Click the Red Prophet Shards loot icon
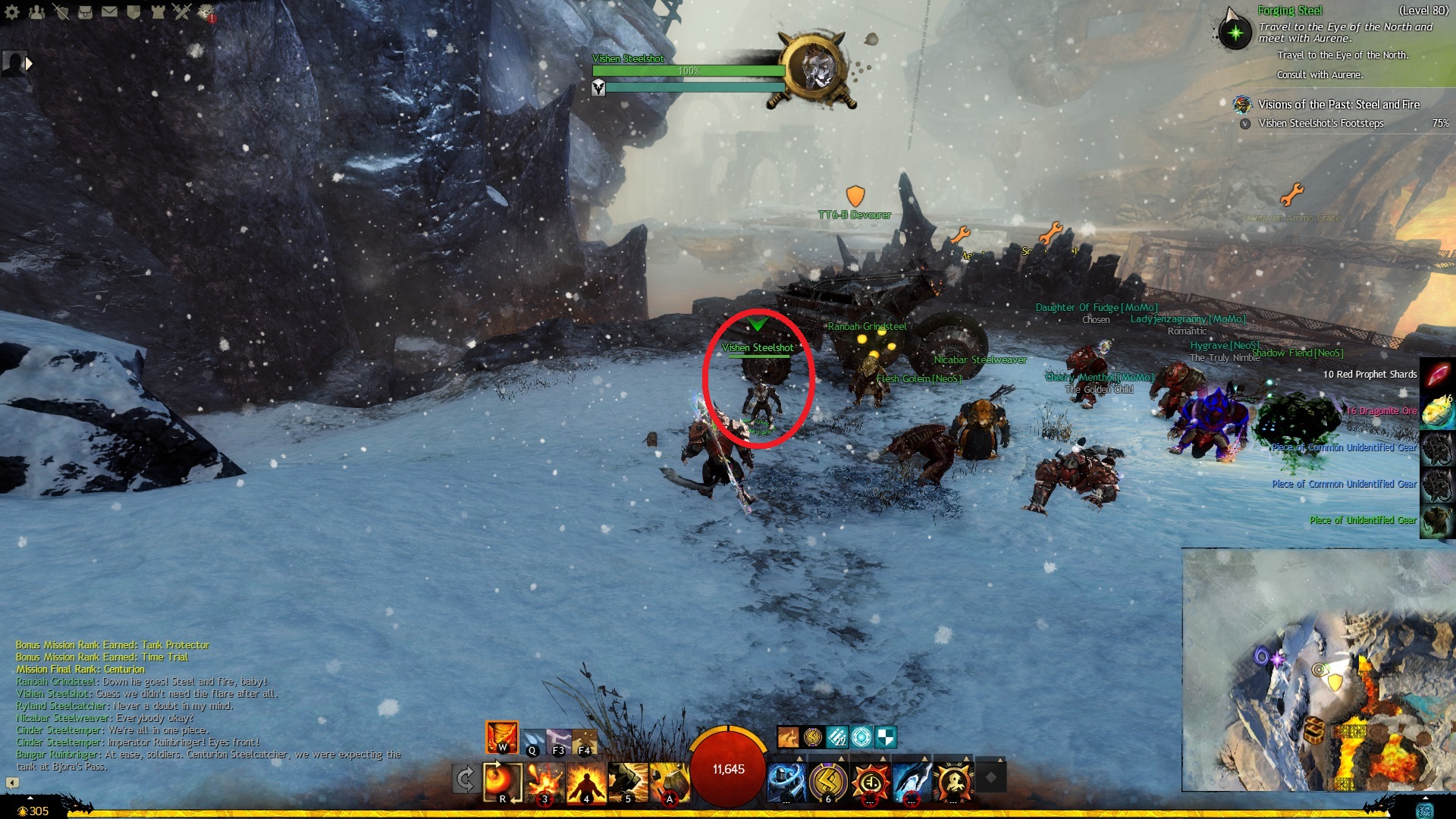Image resolution: width=1456 pixels, height=819 pixels. [1437, 375]
